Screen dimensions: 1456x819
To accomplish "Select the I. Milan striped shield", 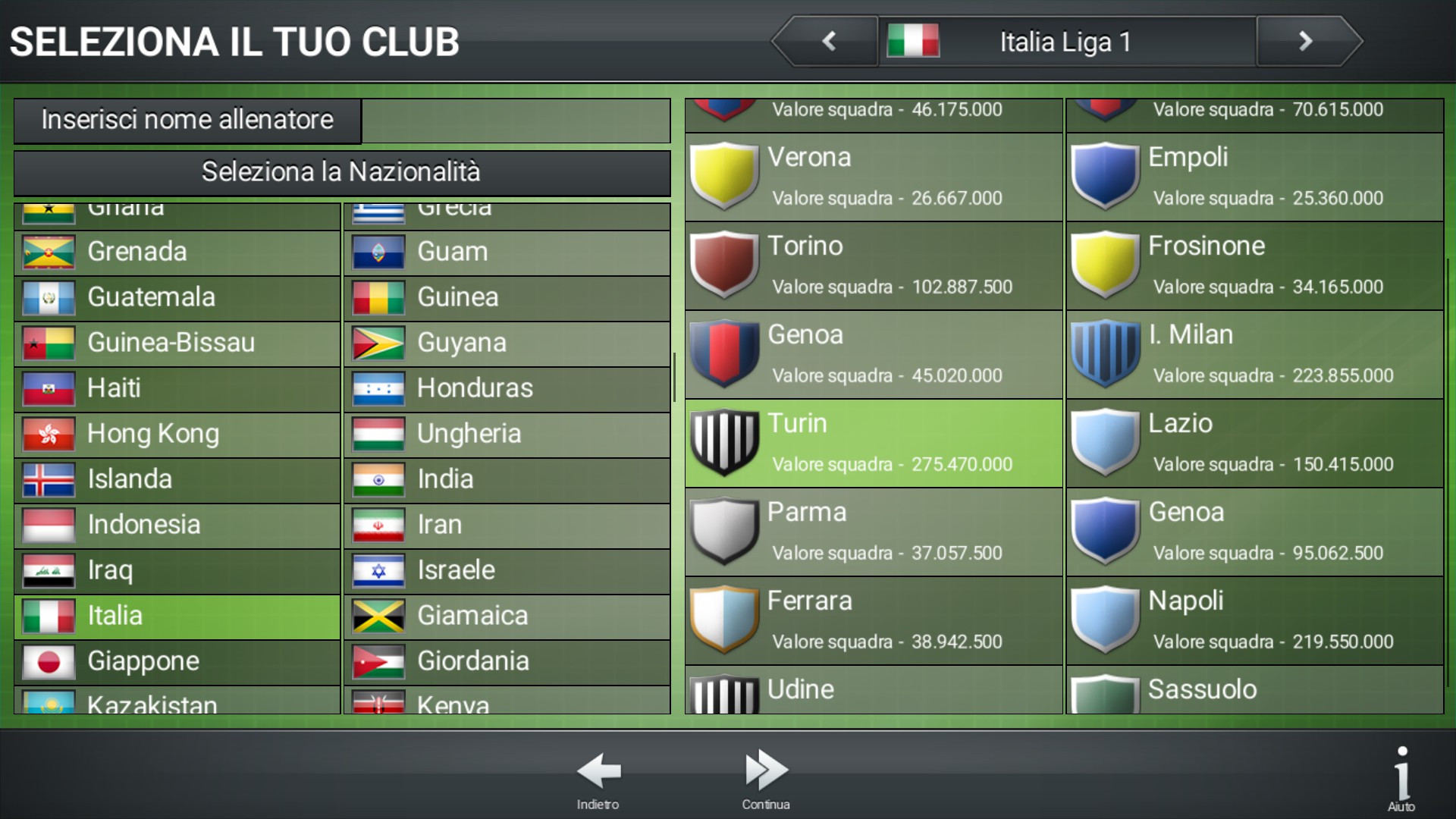I will 1106,355.
